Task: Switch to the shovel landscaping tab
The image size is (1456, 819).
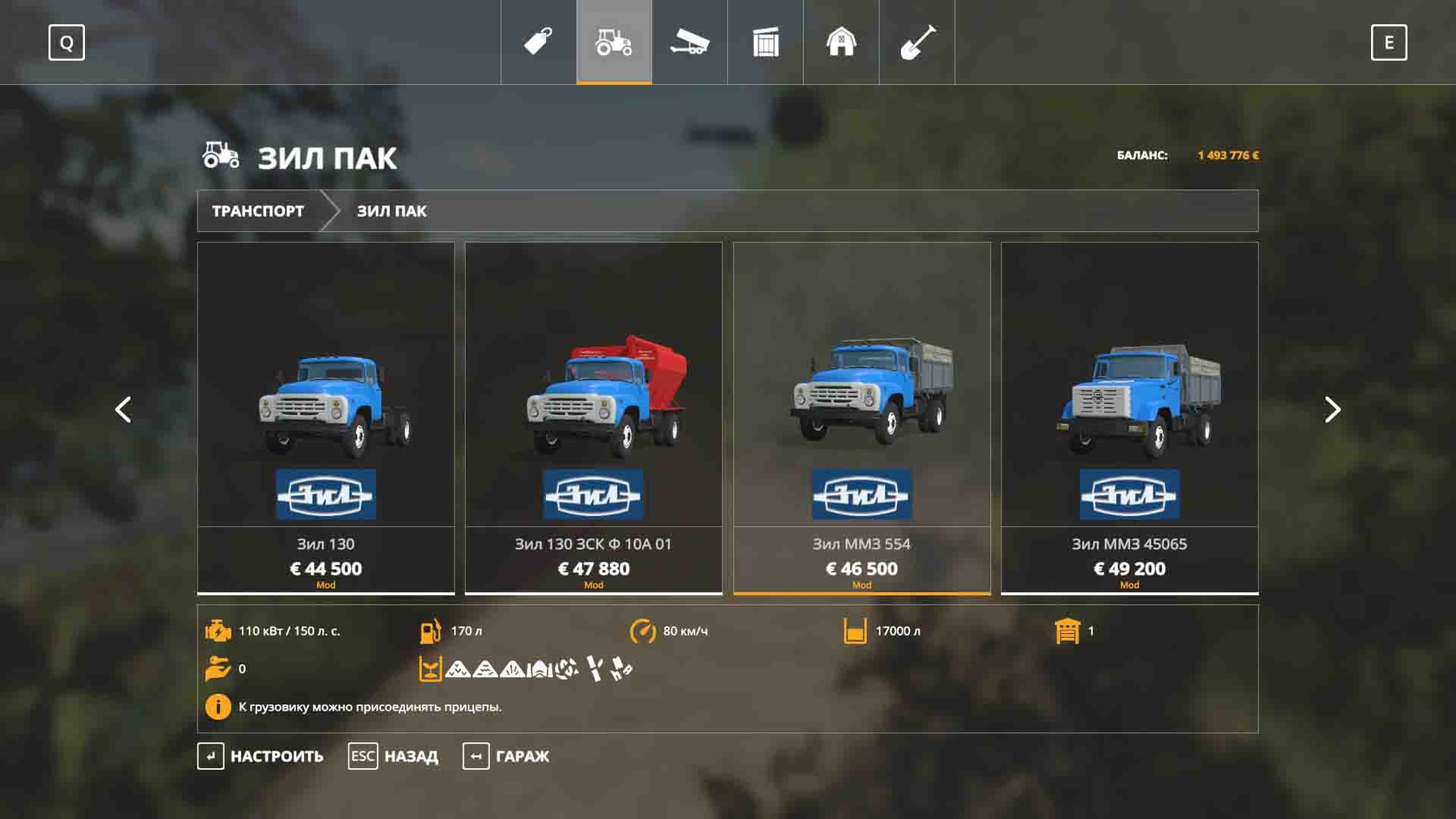Action: (917, 42)
